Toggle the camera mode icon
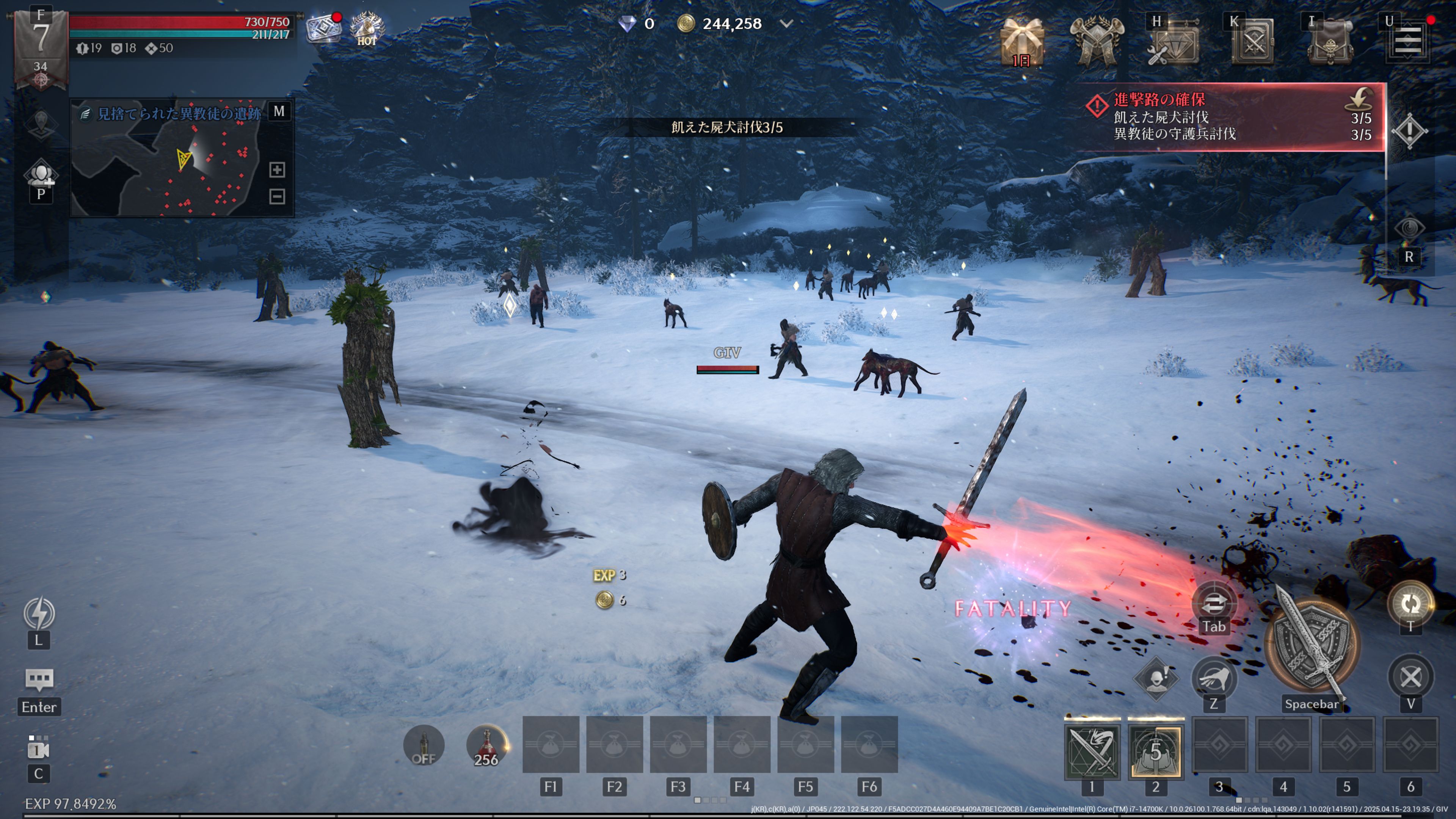The width and height of the screenshot is (1456, 819). (38, 750)
